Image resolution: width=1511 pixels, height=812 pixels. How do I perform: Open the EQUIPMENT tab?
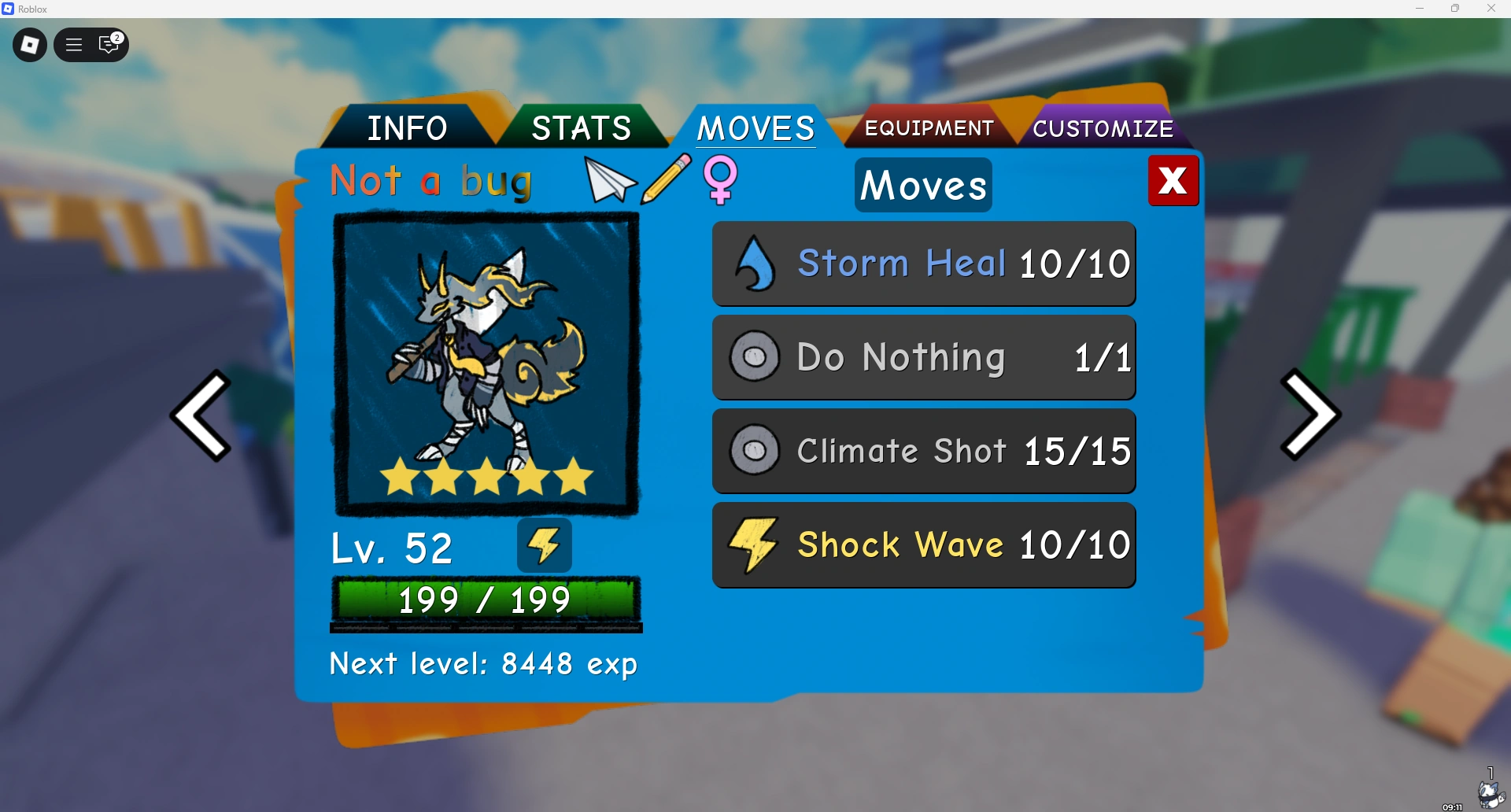coord(929,127)
